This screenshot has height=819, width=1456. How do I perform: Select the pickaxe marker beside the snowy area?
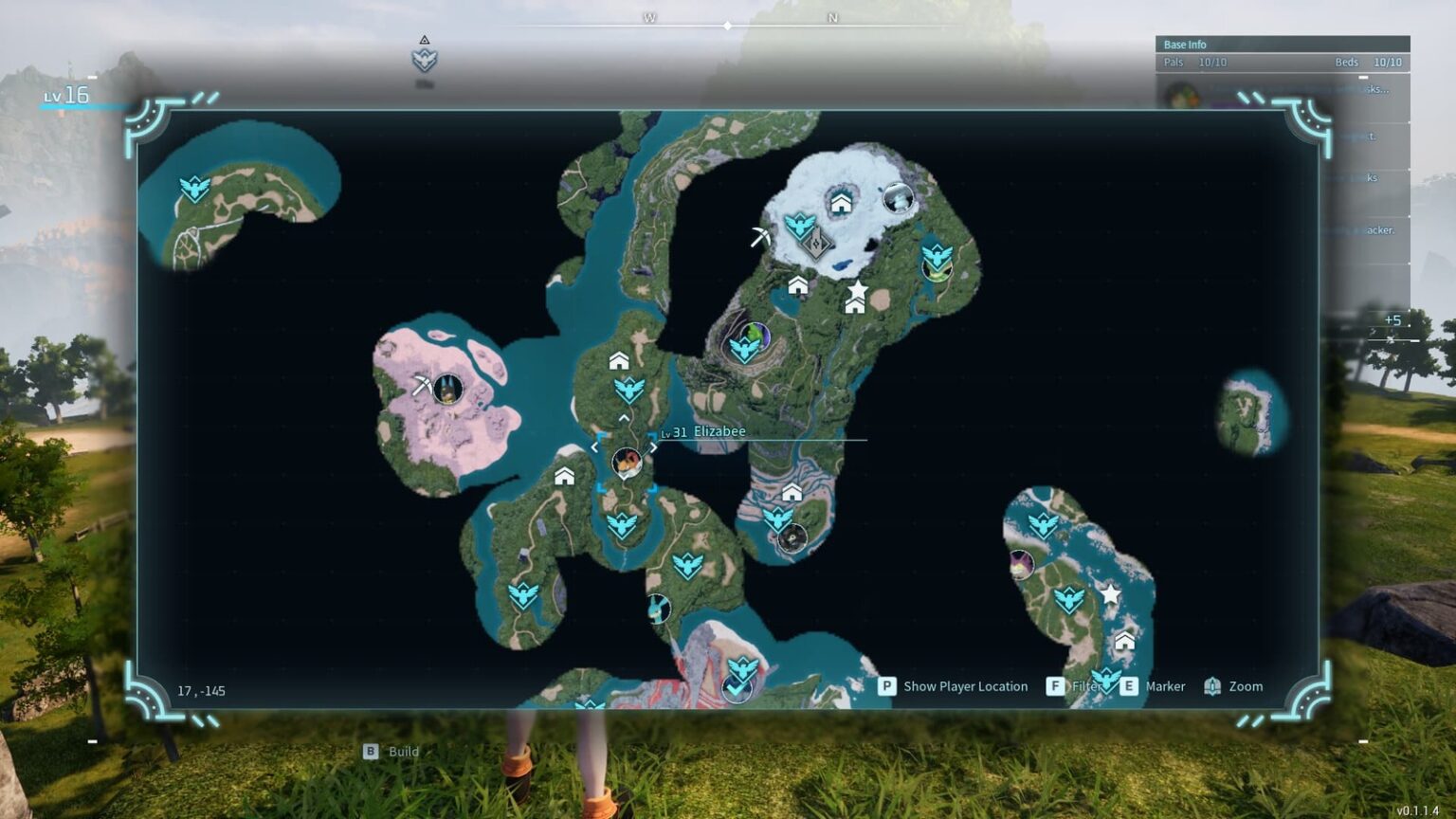point(760,237)
